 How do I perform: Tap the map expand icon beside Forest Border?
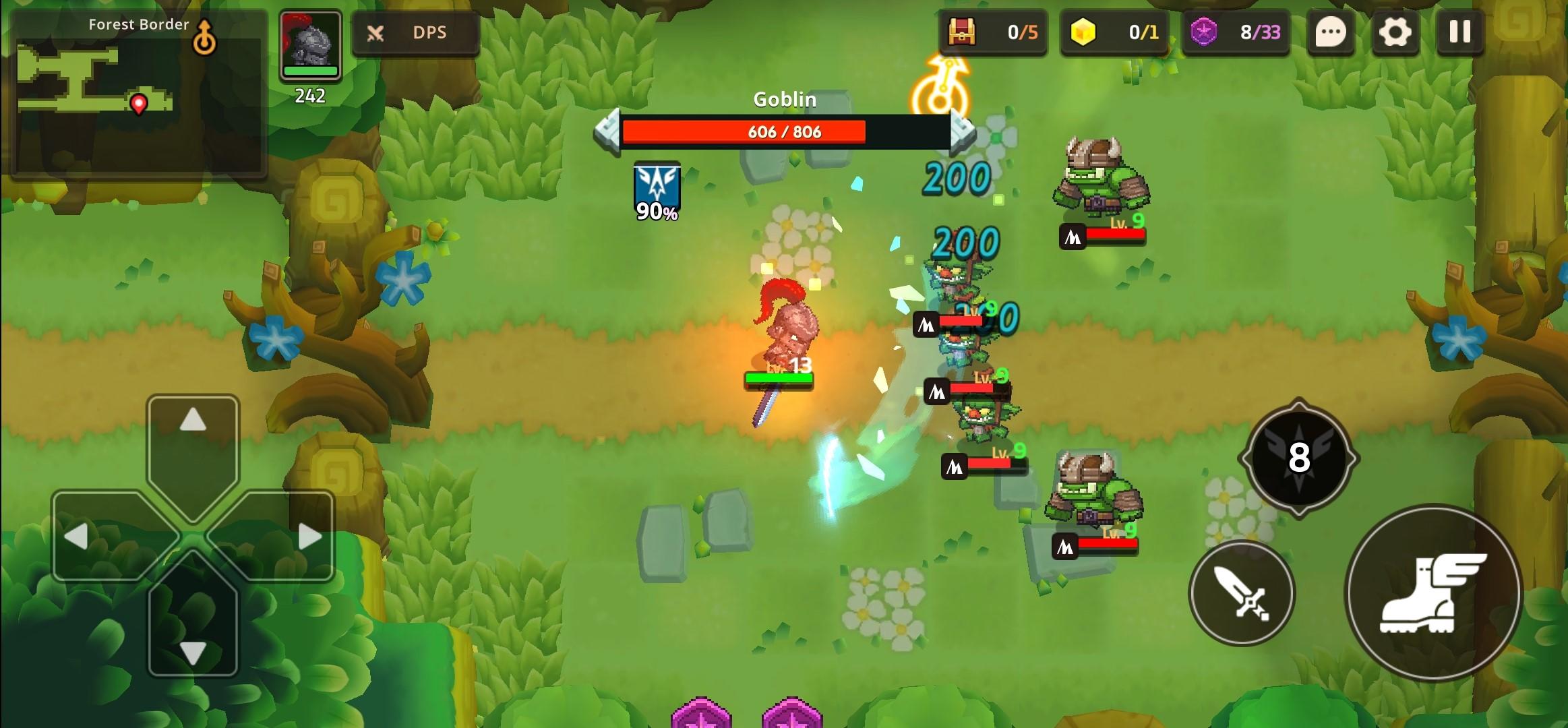click(205, 37)
